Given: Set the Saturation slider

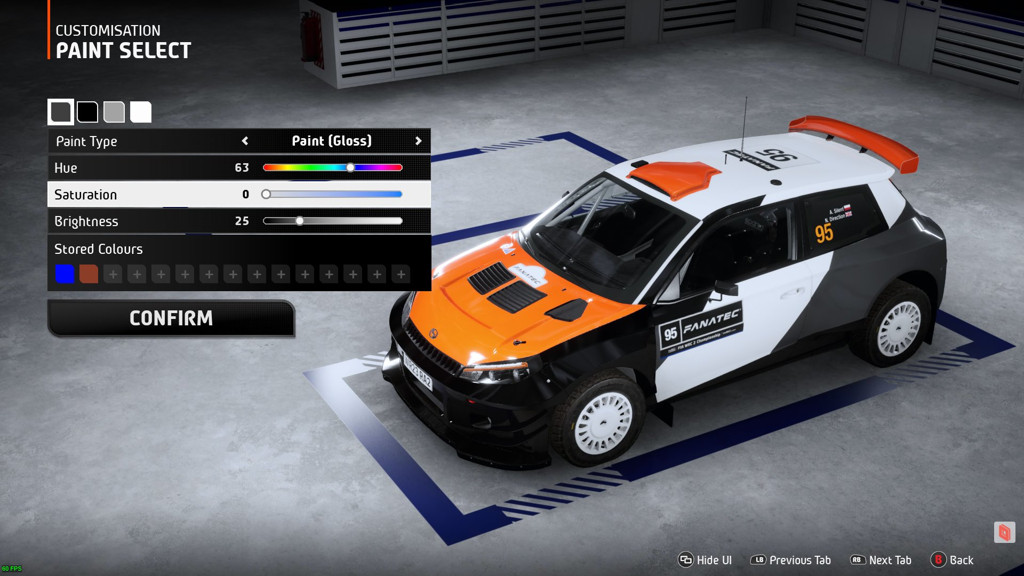Looking at the screenshot, I should (x=266, y=194).
